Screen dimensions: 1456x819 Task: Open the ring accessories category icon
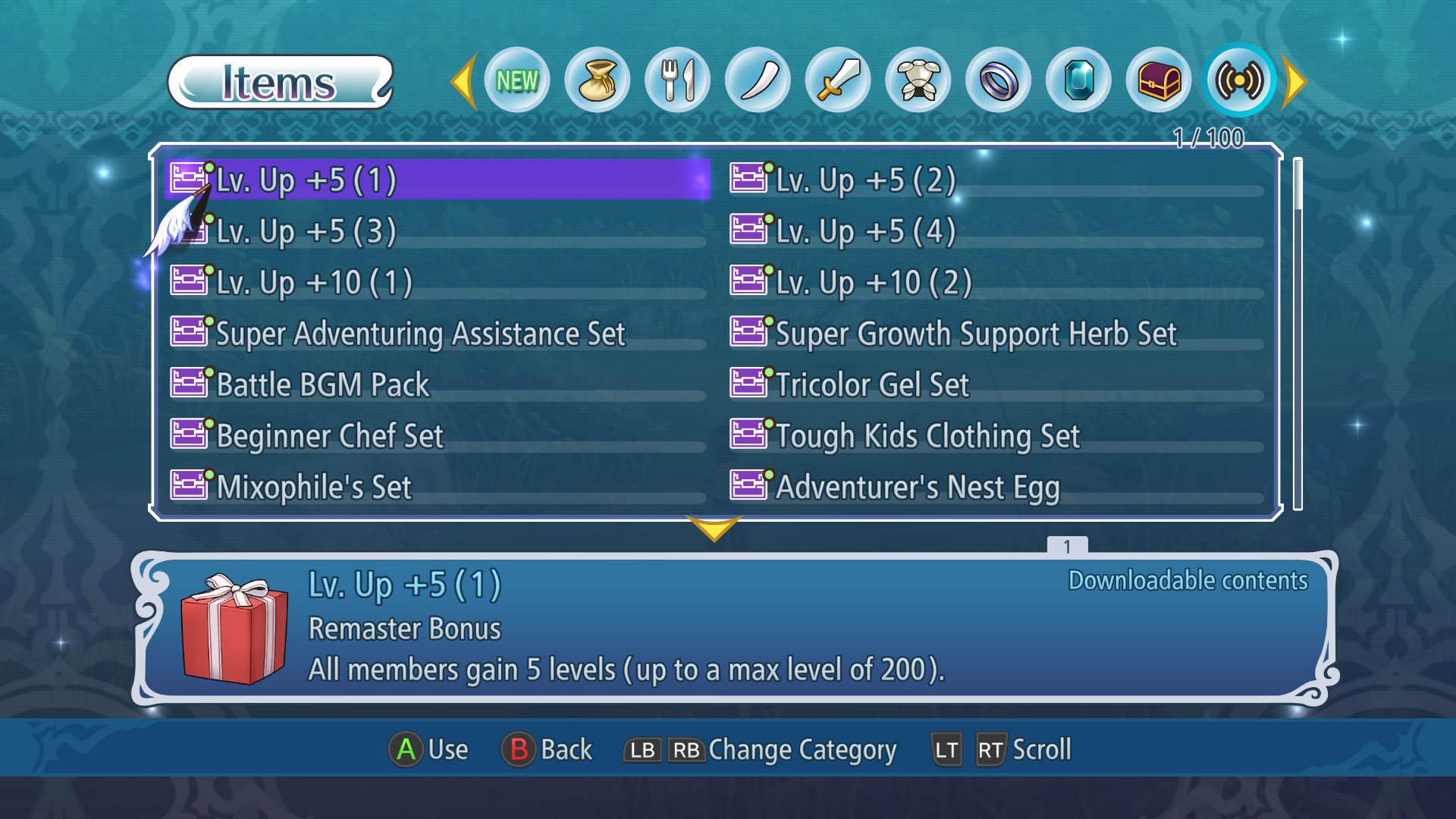[999, 80]
